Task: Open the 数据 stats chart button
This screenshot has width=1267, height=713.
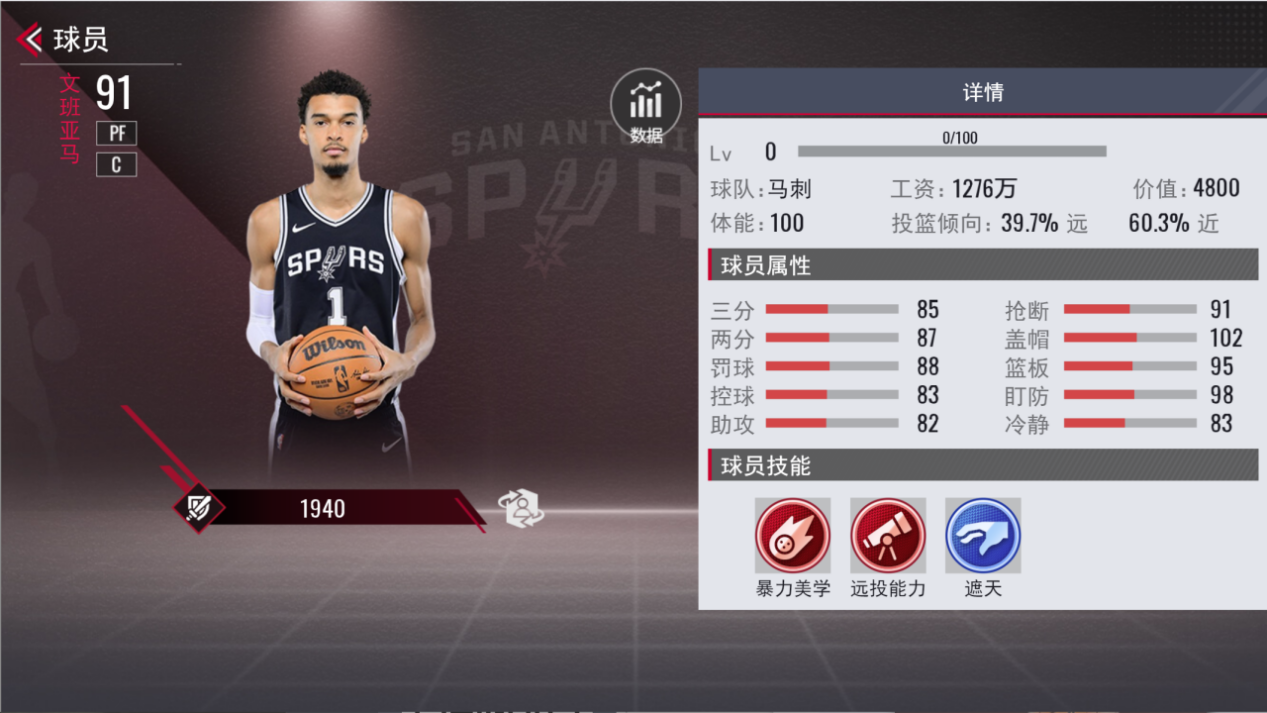Action: tap(646, 105)
